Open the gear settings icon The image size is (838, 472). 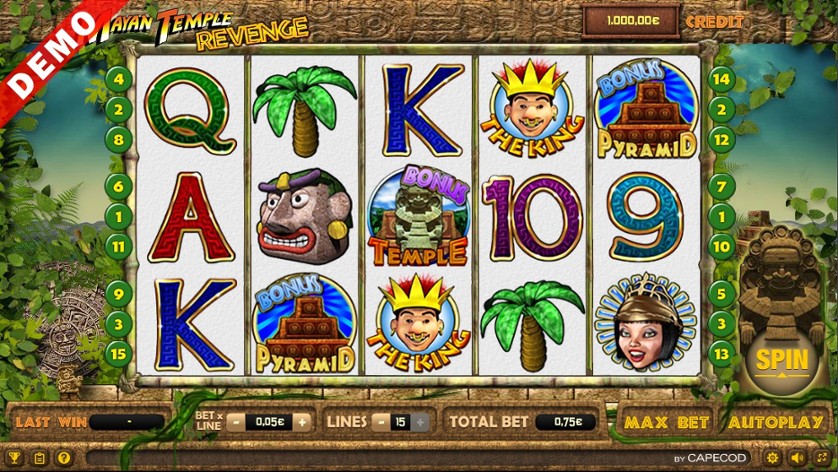click(x=772, y=459)
